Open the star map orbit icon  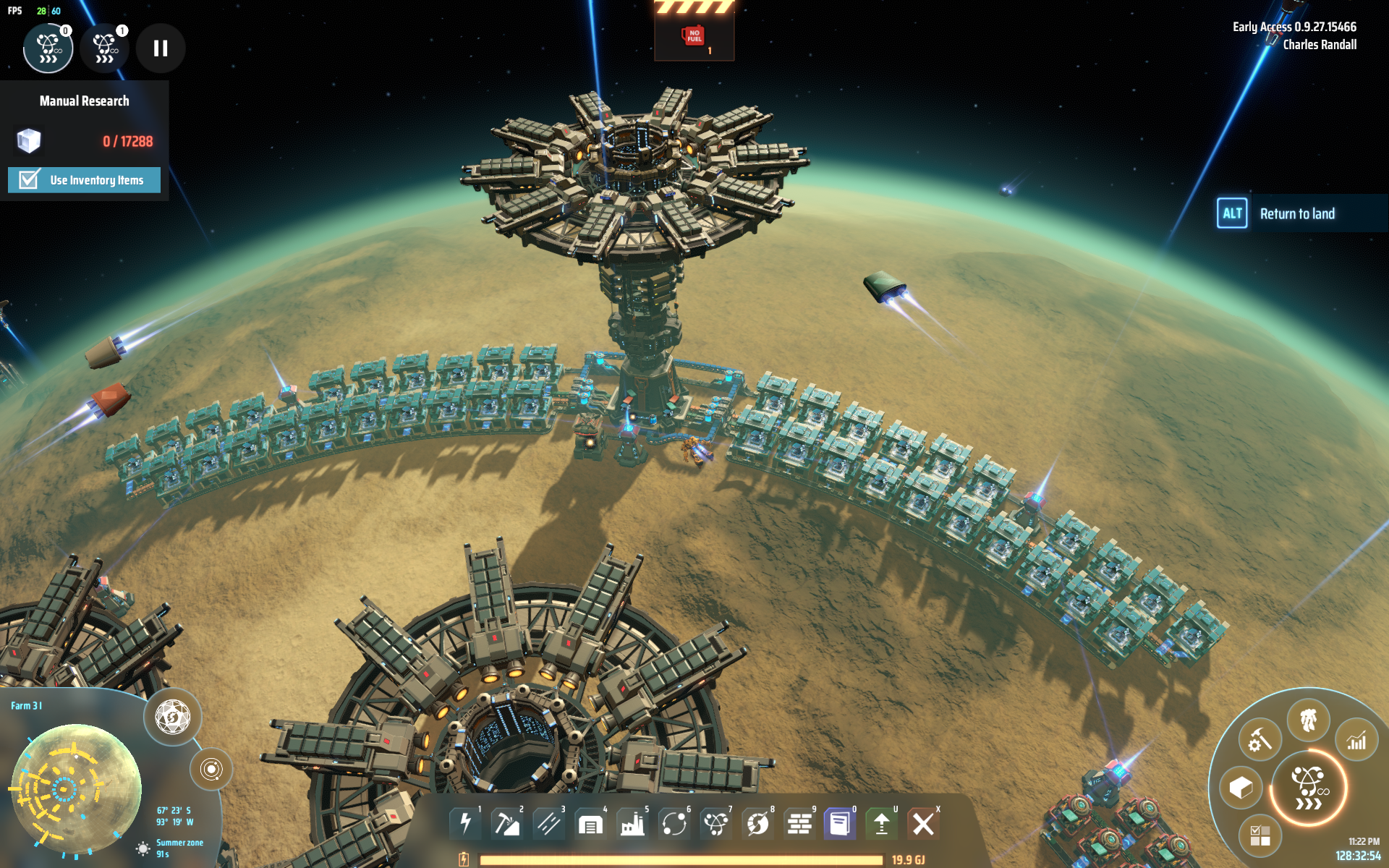(211, 769)
